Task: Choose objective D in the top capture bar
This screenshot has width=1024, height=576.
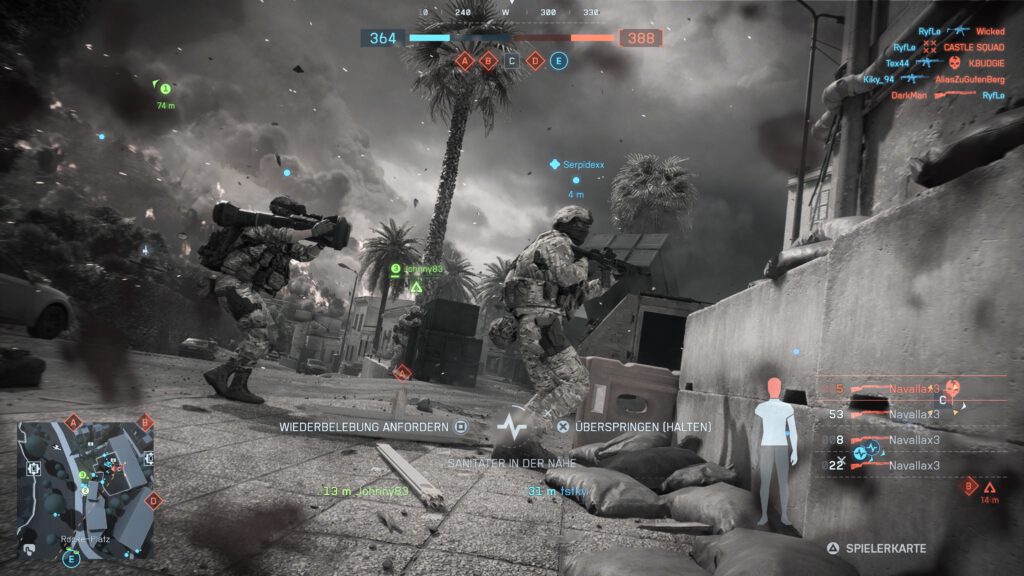Action: coord(535,61)
